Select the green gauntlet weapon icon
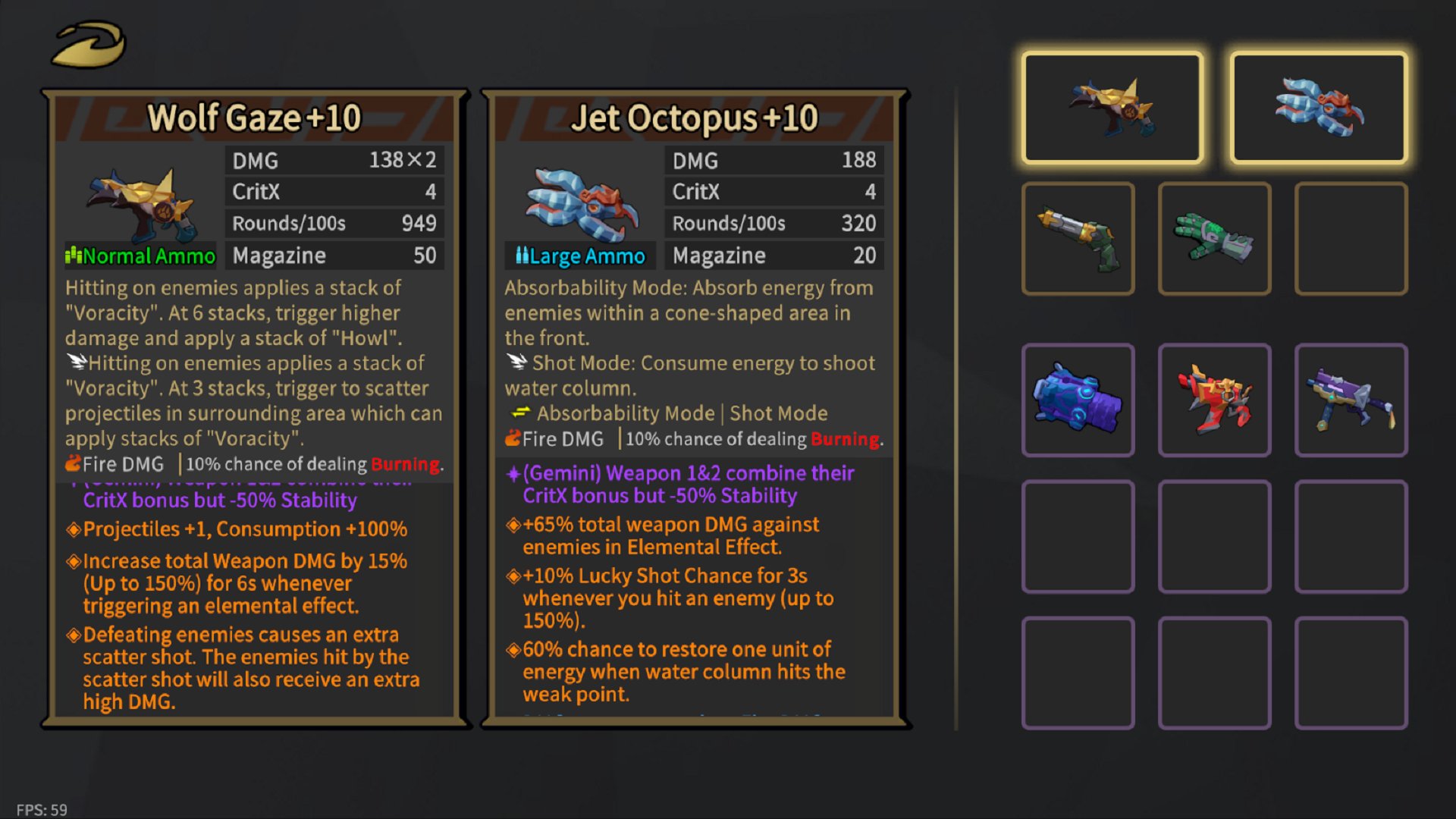 coord(1213,237)
